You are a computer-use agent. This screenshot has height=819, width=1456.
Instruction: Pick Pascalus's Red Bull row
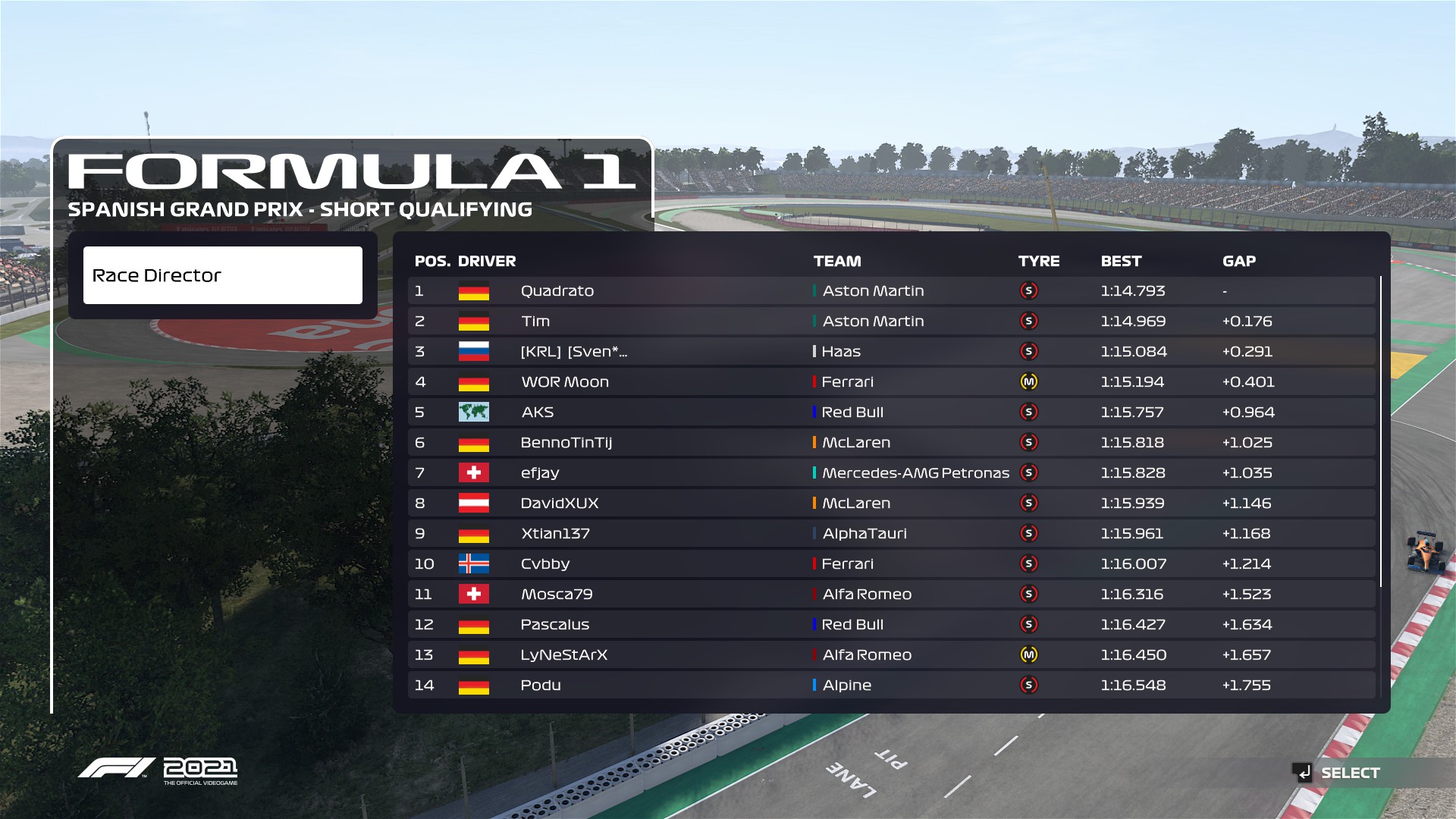pos(891,625)
